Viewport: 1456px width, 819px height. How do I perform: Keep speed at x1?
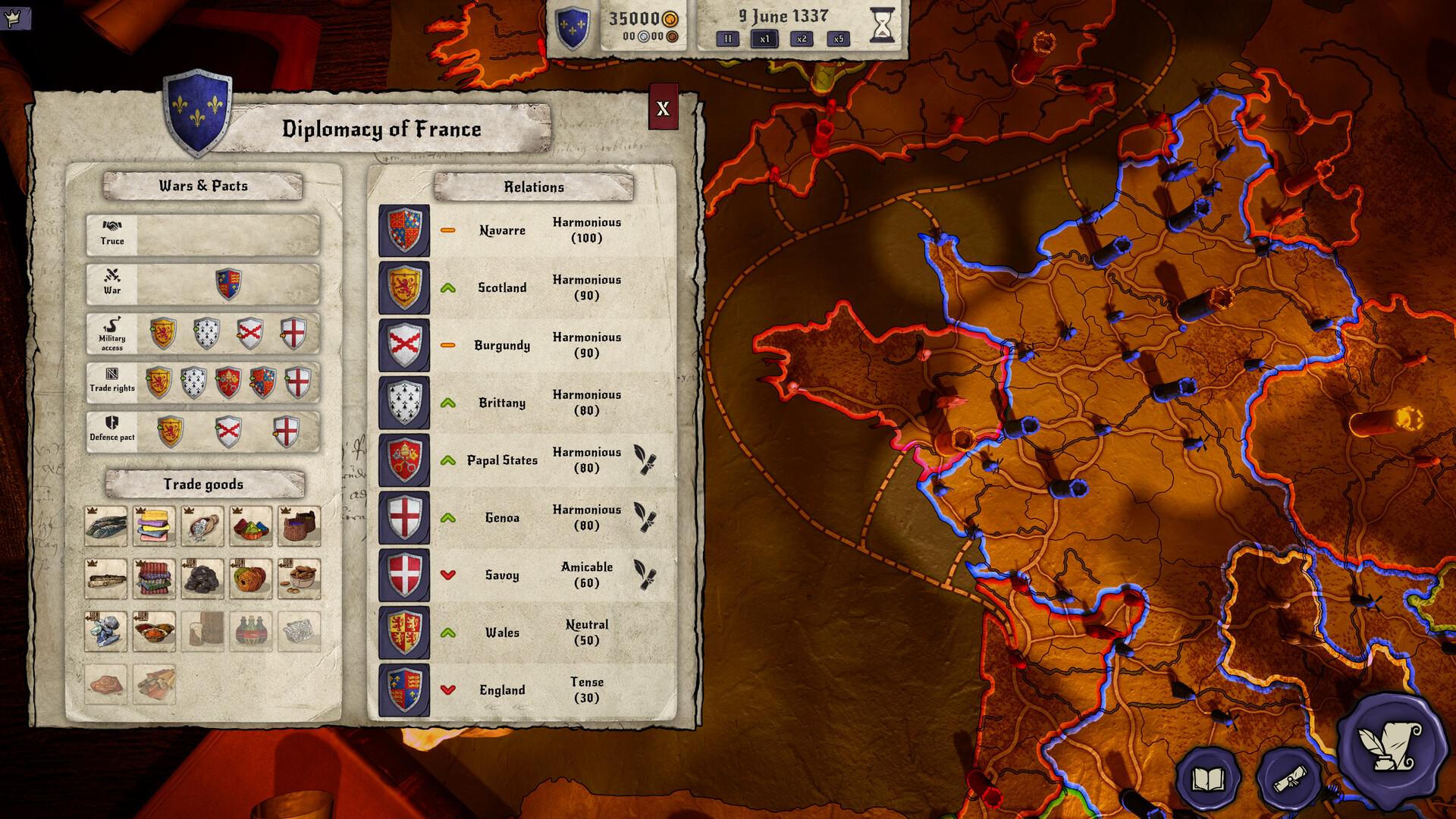[x=763, y=39]
